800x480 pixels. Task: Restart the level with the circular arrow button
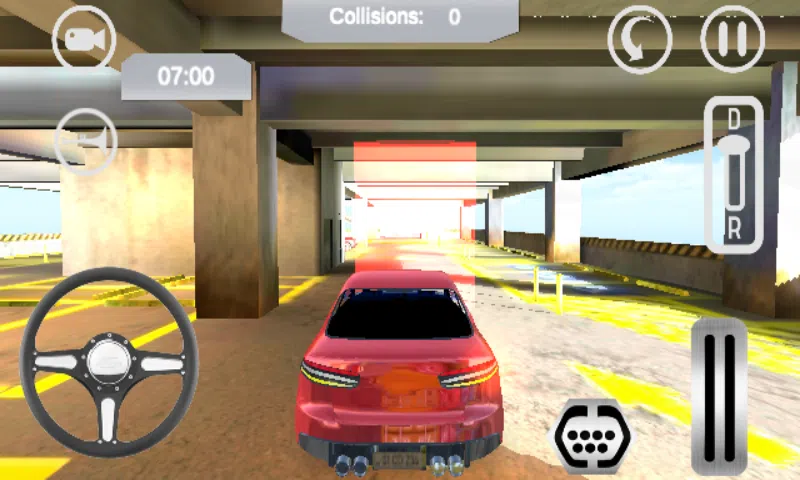coord(640,39)
